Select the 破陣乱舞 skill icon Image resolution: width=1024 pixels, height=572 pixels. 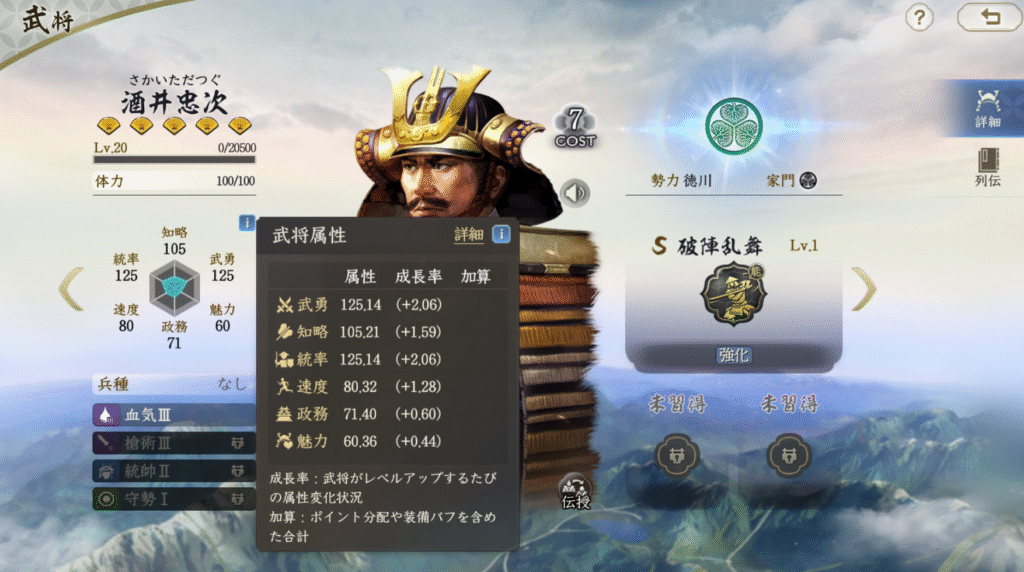731,293
